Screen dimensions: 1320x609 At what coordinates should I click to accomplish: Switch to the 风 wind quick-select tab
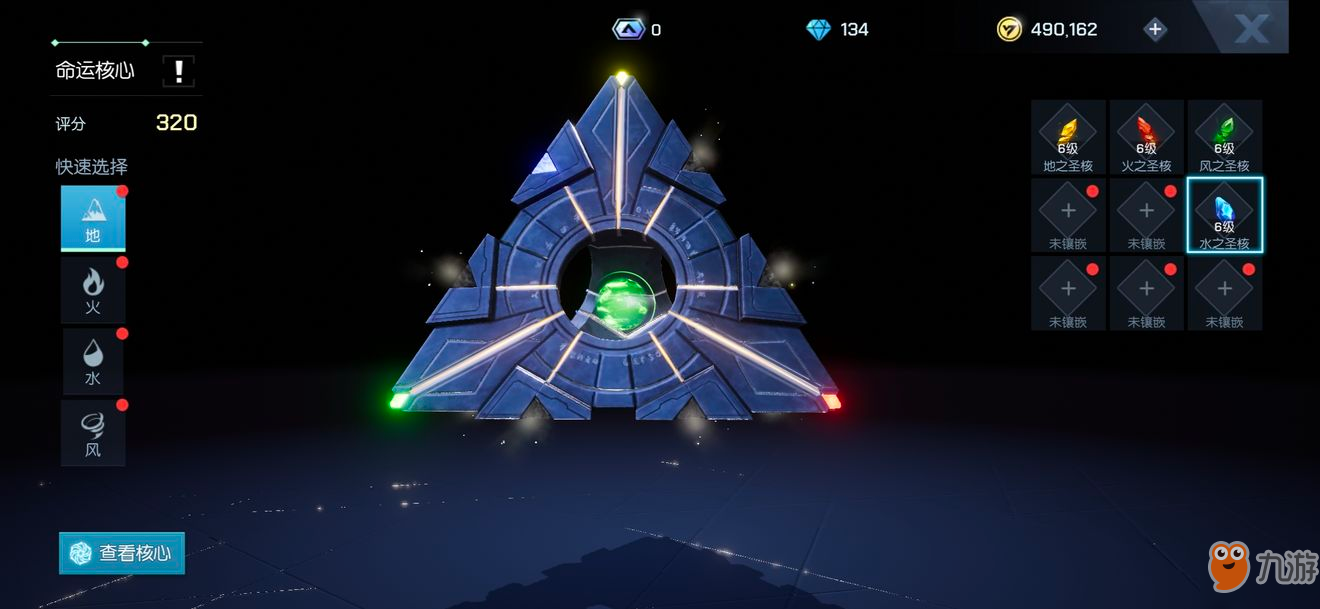tap(93, 433)
